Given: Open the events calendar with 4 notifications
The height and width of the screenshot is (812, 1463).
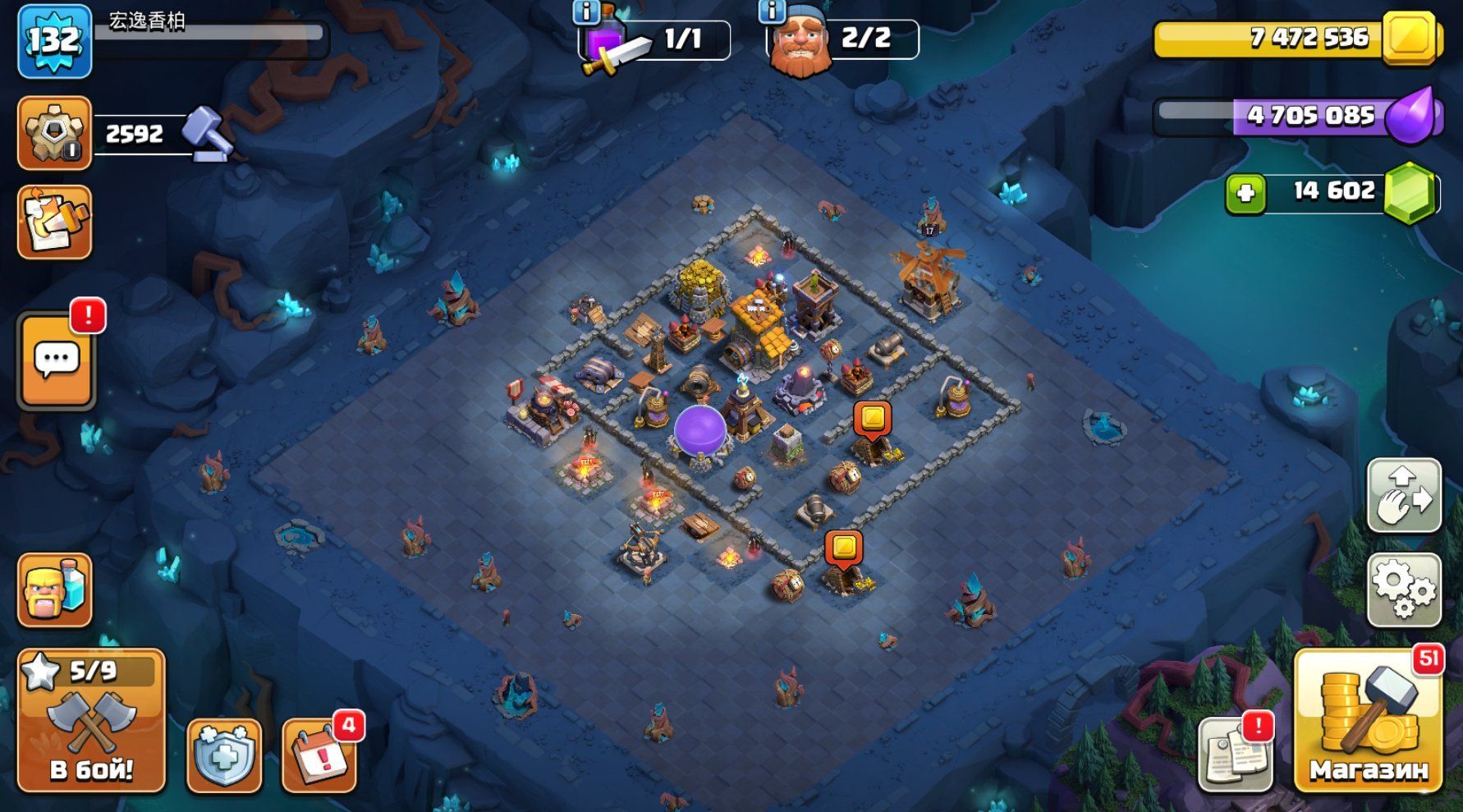Looking at the screenshot, I should (x=319, y=755).
